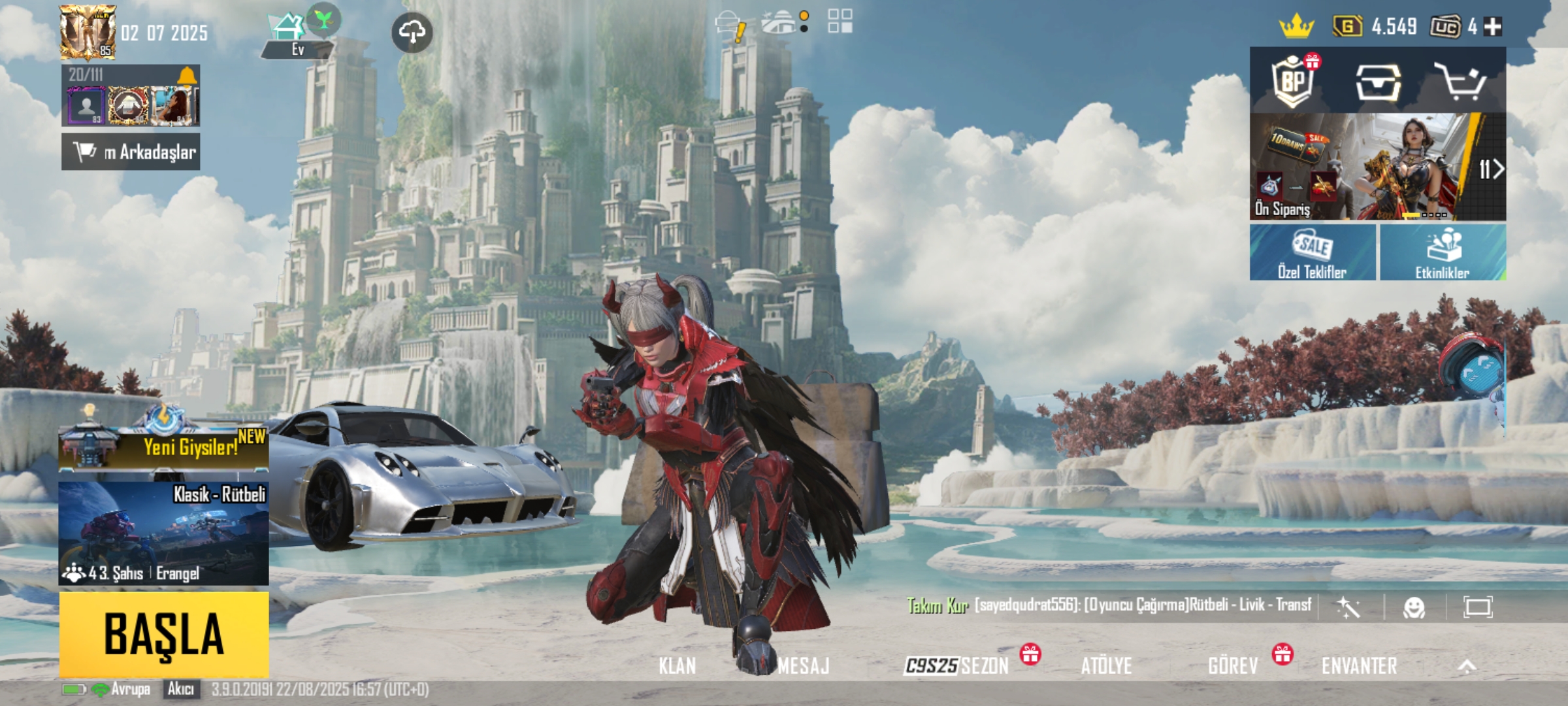Viewport: 1568px width, 706px height.
Task: View the Ön Sipariş pre-order banner
Action: (1377, 167)
